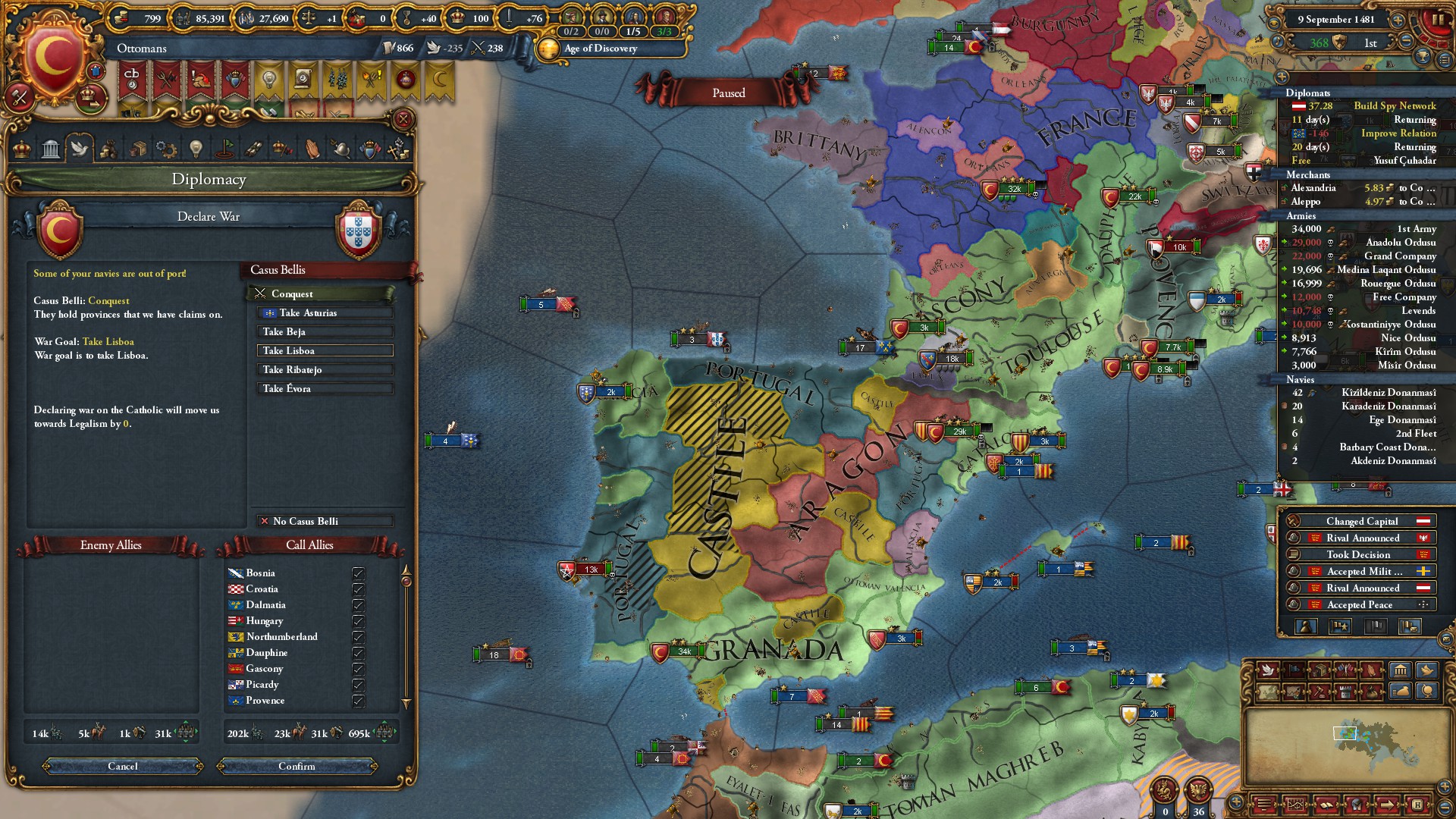Toggle the Hungary ally checkbox
1456x819 pixels.
pyautogui.click(x=358, y=621)
